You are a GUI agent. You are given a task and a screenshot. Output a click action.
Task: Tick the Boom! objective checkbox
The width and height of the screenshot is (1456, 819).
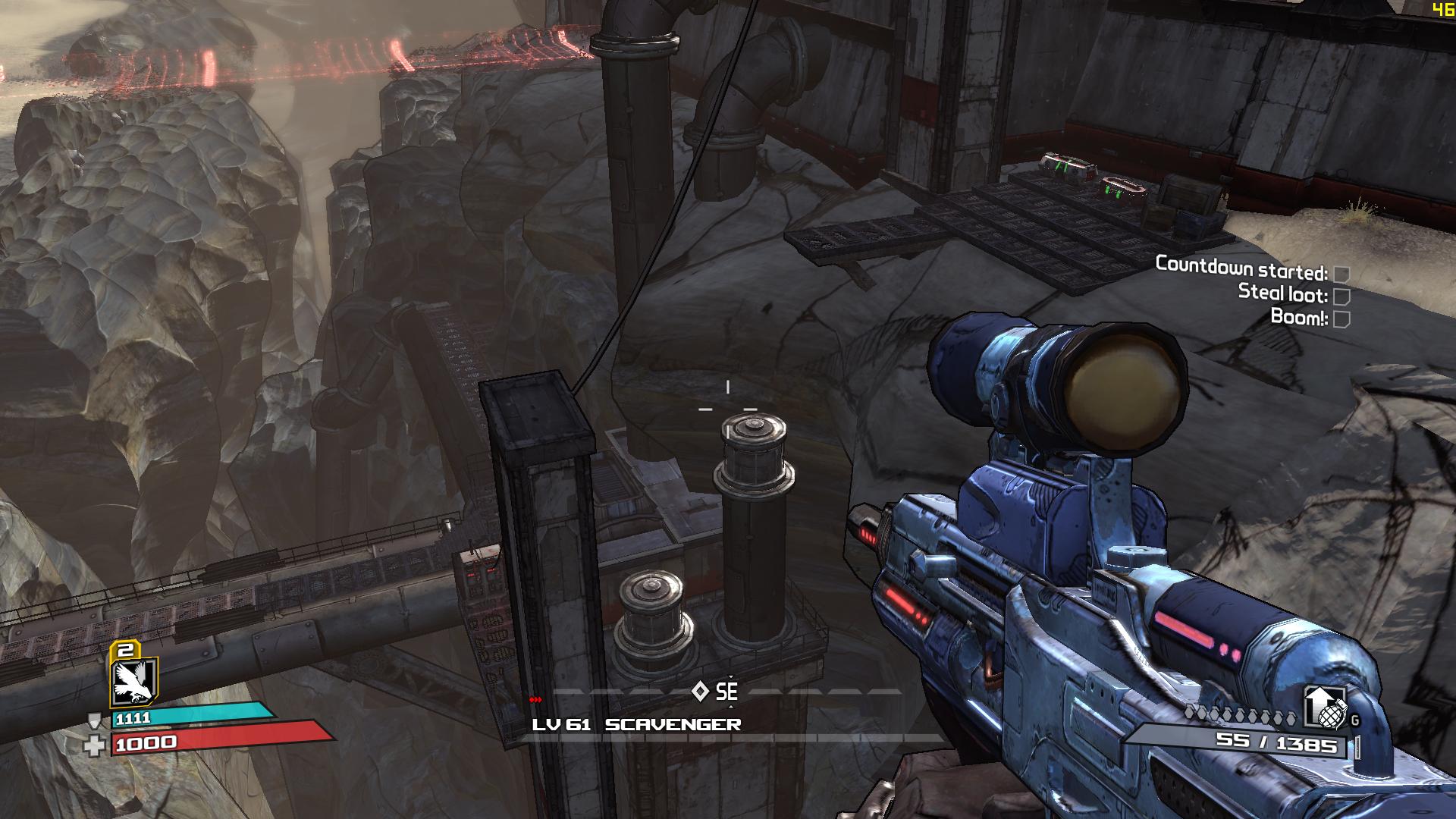1341,318
